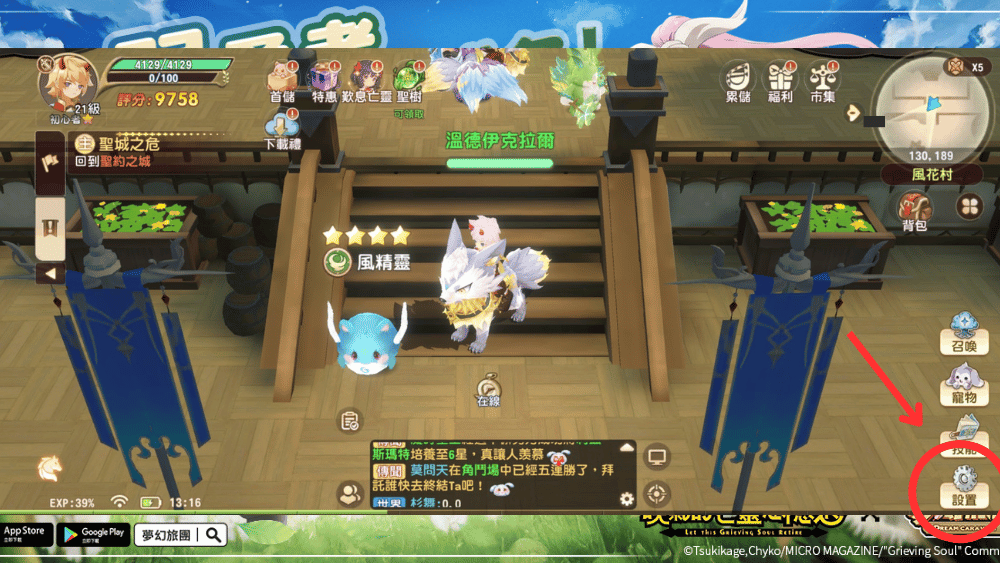
Task: Open the player avatar portrait
Action: (67, 80)
